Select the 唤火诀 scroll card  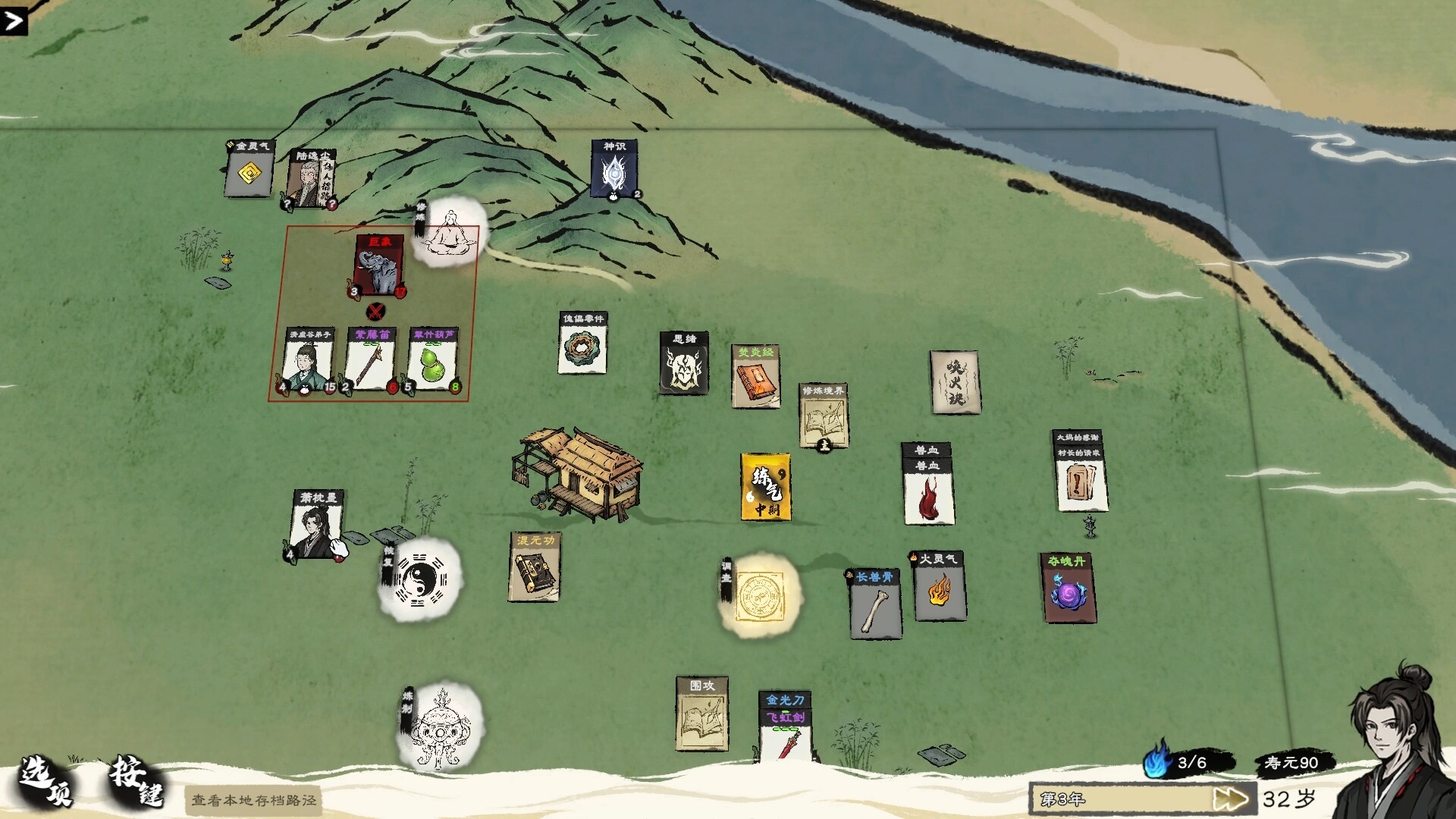click(x=954, y=382)
